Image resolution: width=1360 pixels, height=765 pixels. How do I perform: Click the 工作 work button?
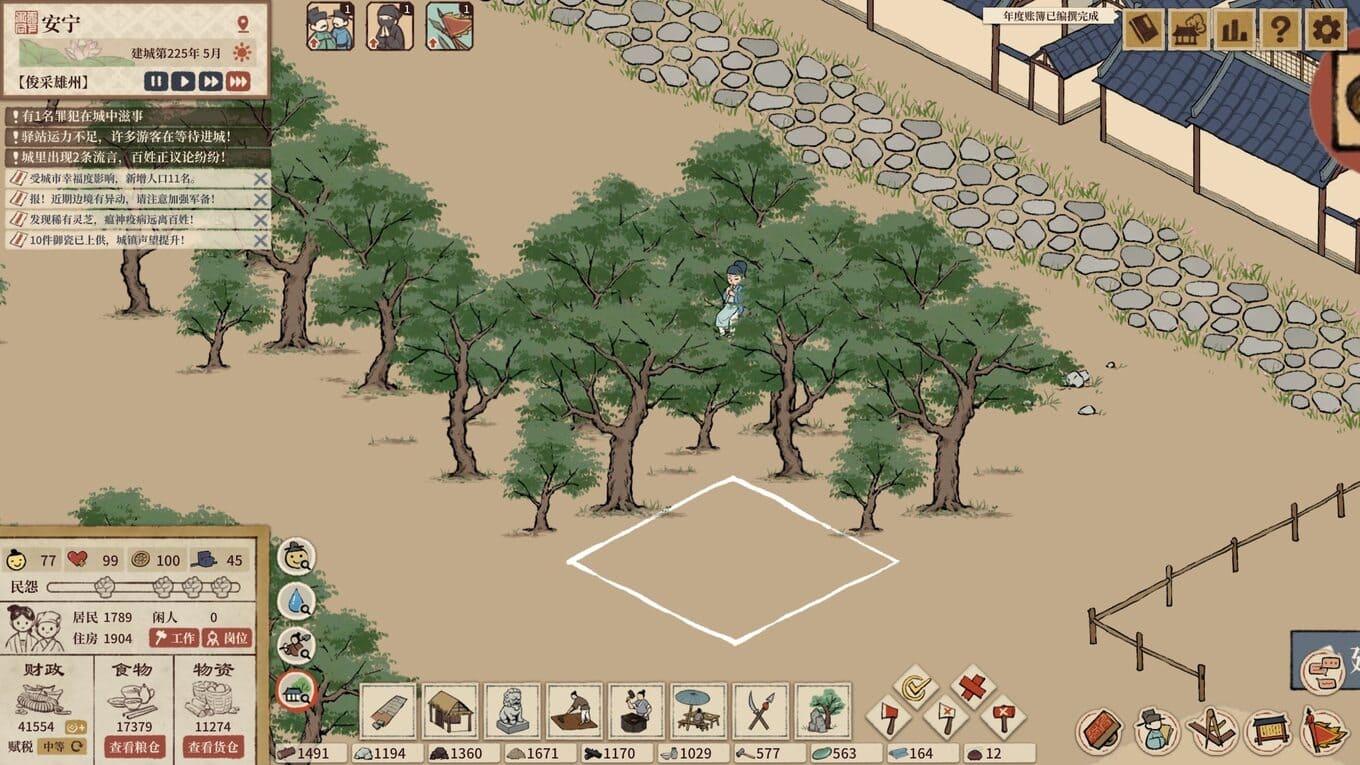[175, 638]
